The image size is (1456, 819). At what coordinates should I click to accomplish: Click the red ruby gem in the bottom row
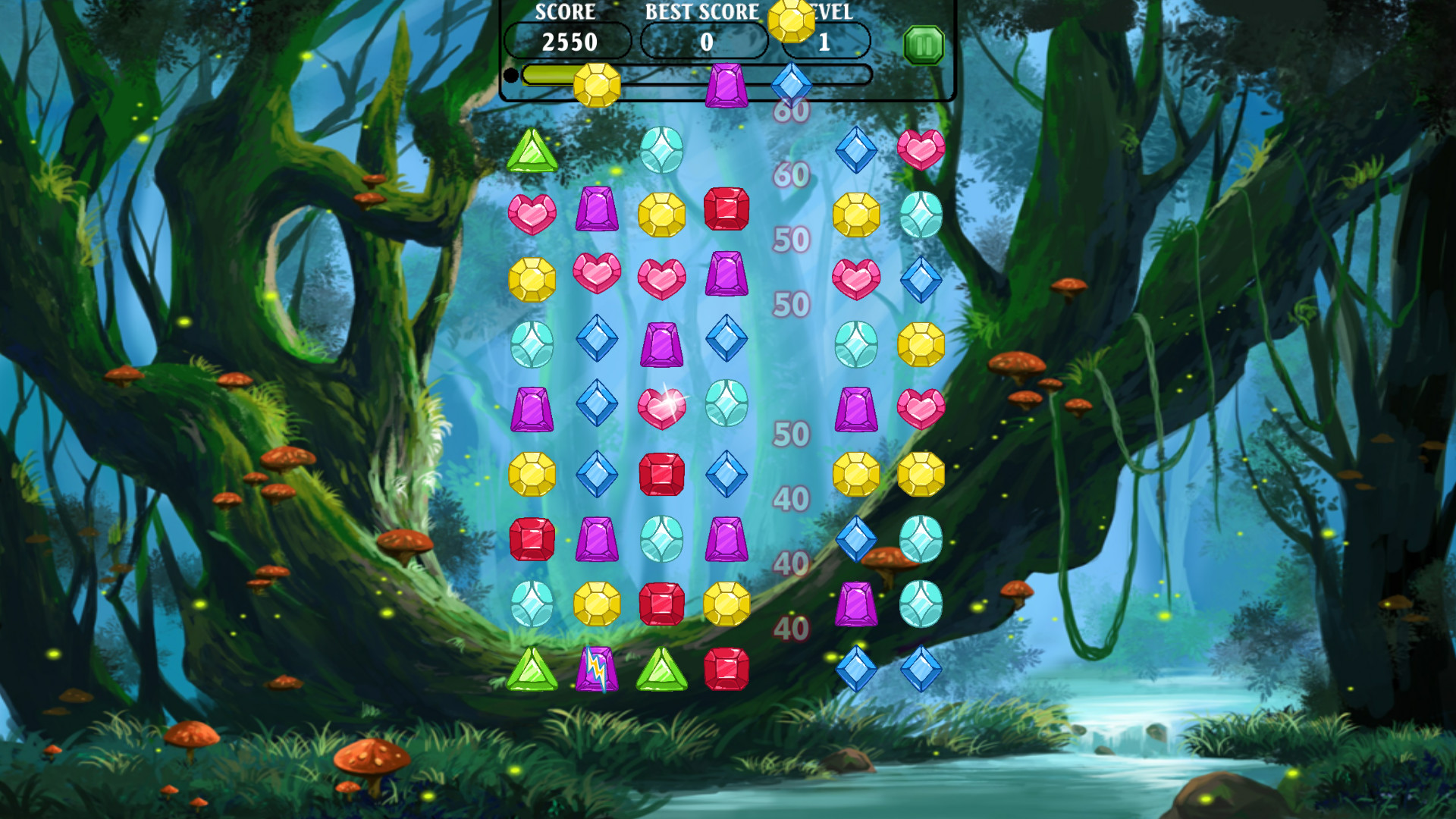point(726,671)
